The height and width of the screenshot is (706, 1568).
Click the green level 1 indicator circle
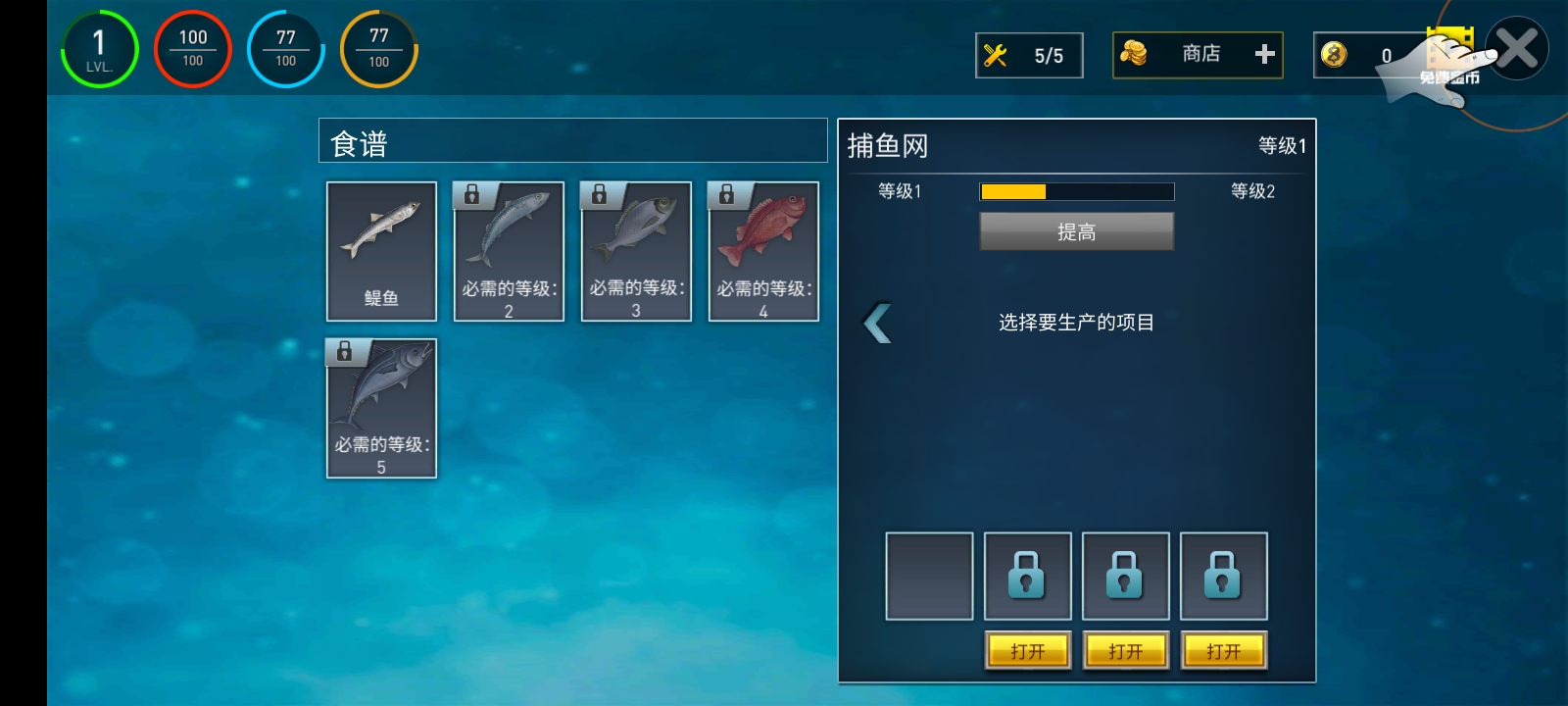tap(98, 49)
